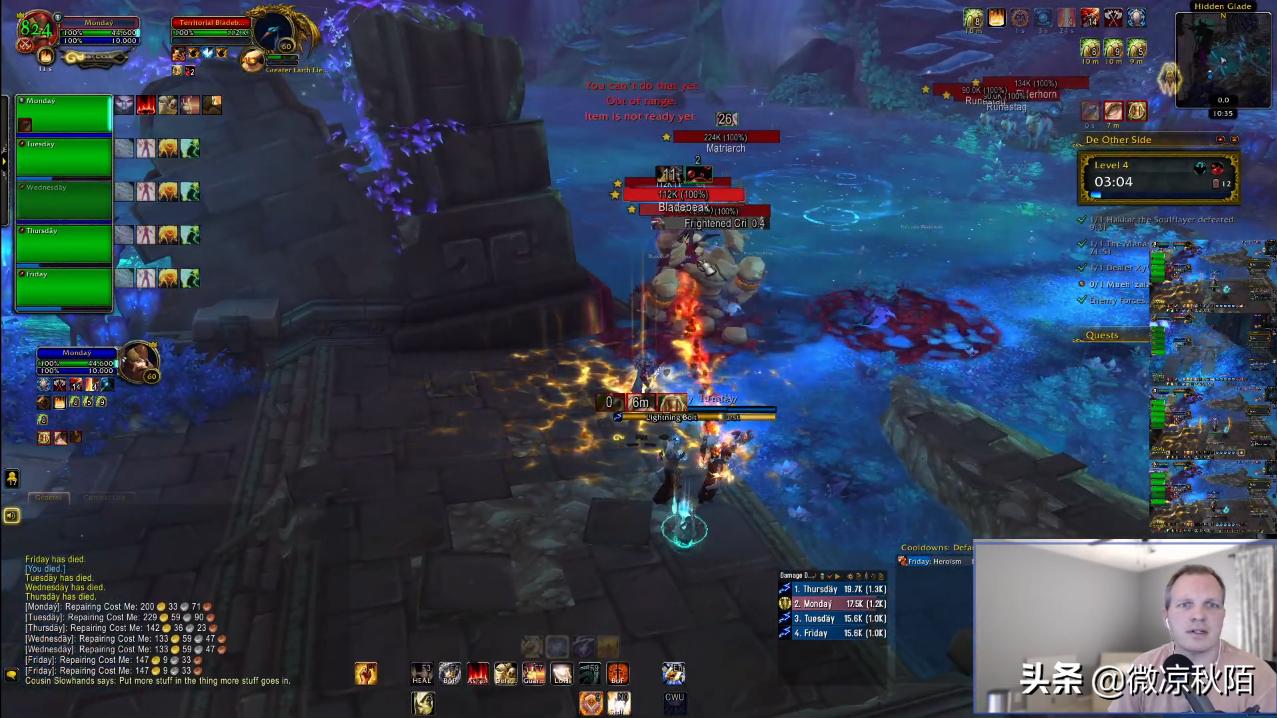
Task: Activate the HEAL action bar button
Action: (x=423, y=673)
